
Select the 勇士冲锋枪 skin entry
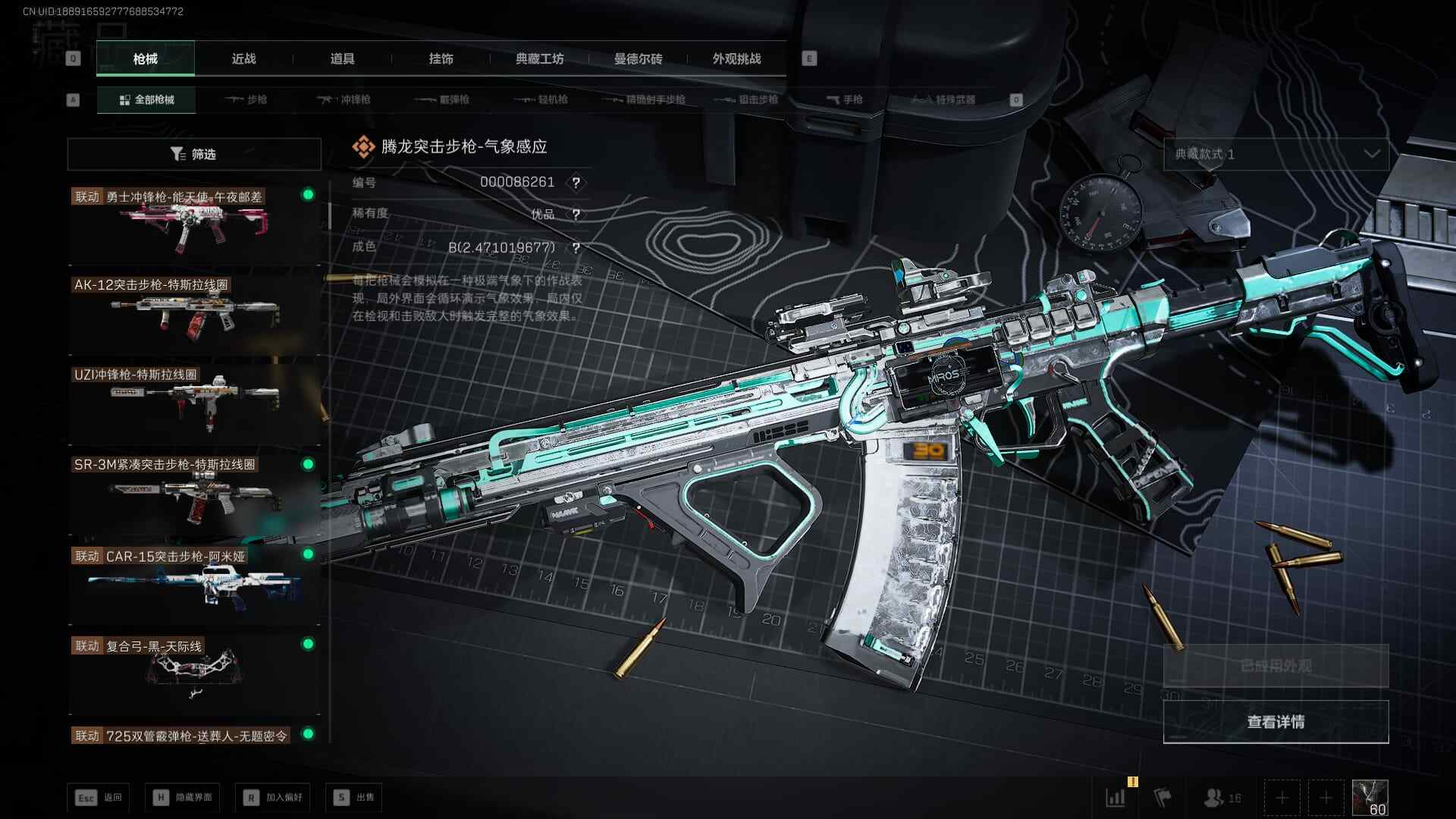(194, 224)
